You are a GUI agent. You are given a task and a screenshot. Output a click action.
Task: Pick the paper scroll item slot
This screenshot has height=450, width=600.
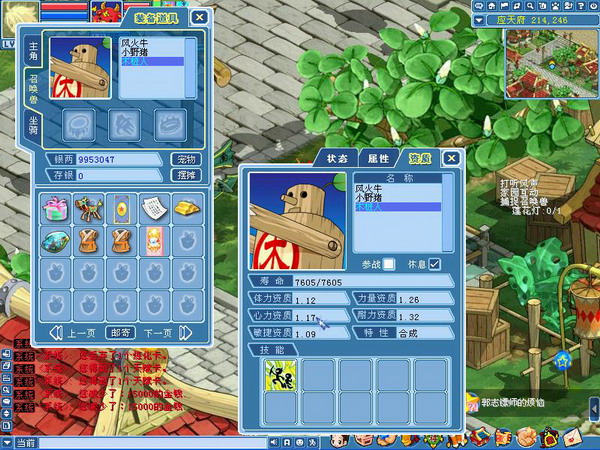[152, 207]
